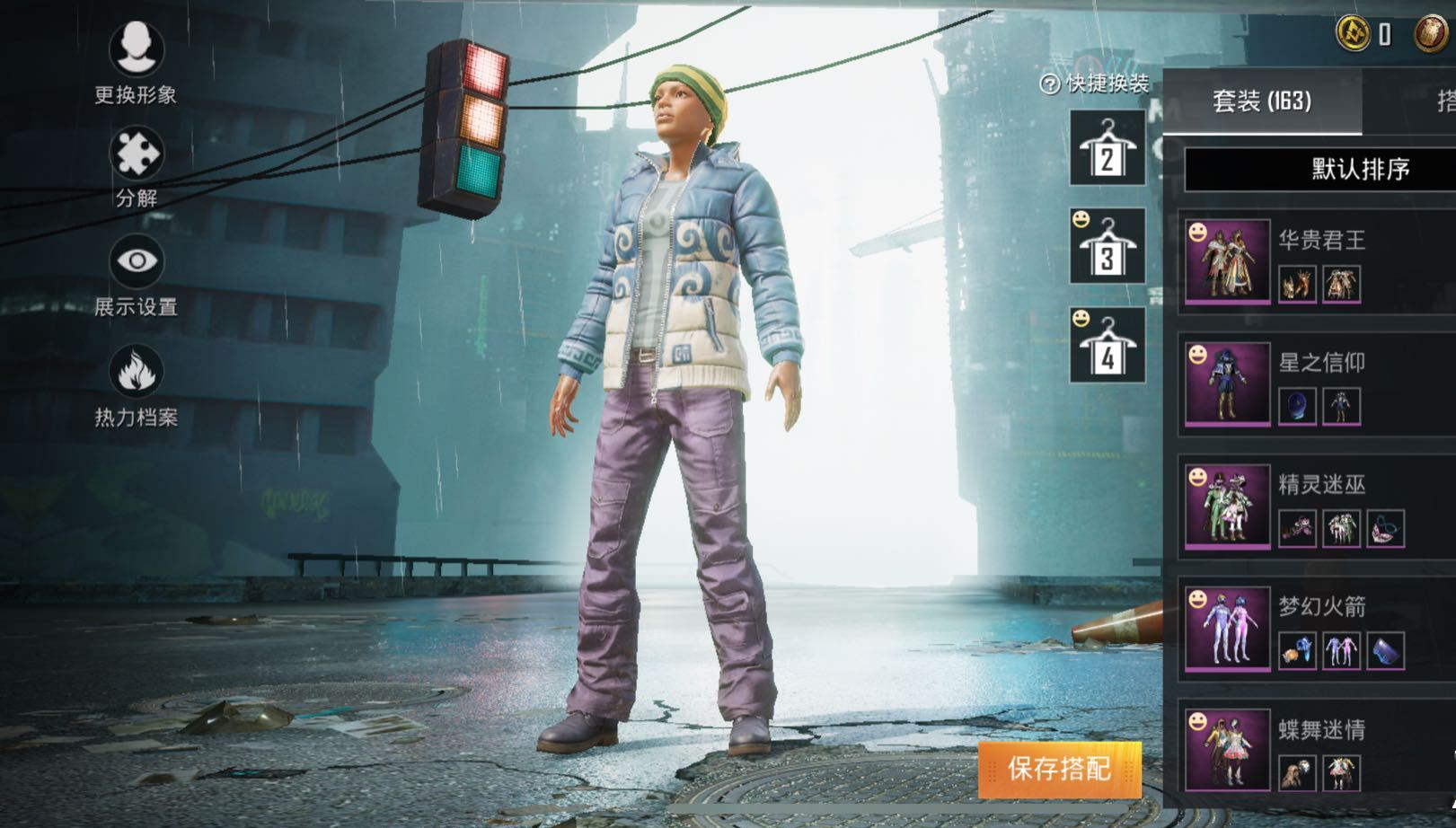Select quick outfit hanger slot 2
This screenshot has width=1456, height=828.
1107,148
